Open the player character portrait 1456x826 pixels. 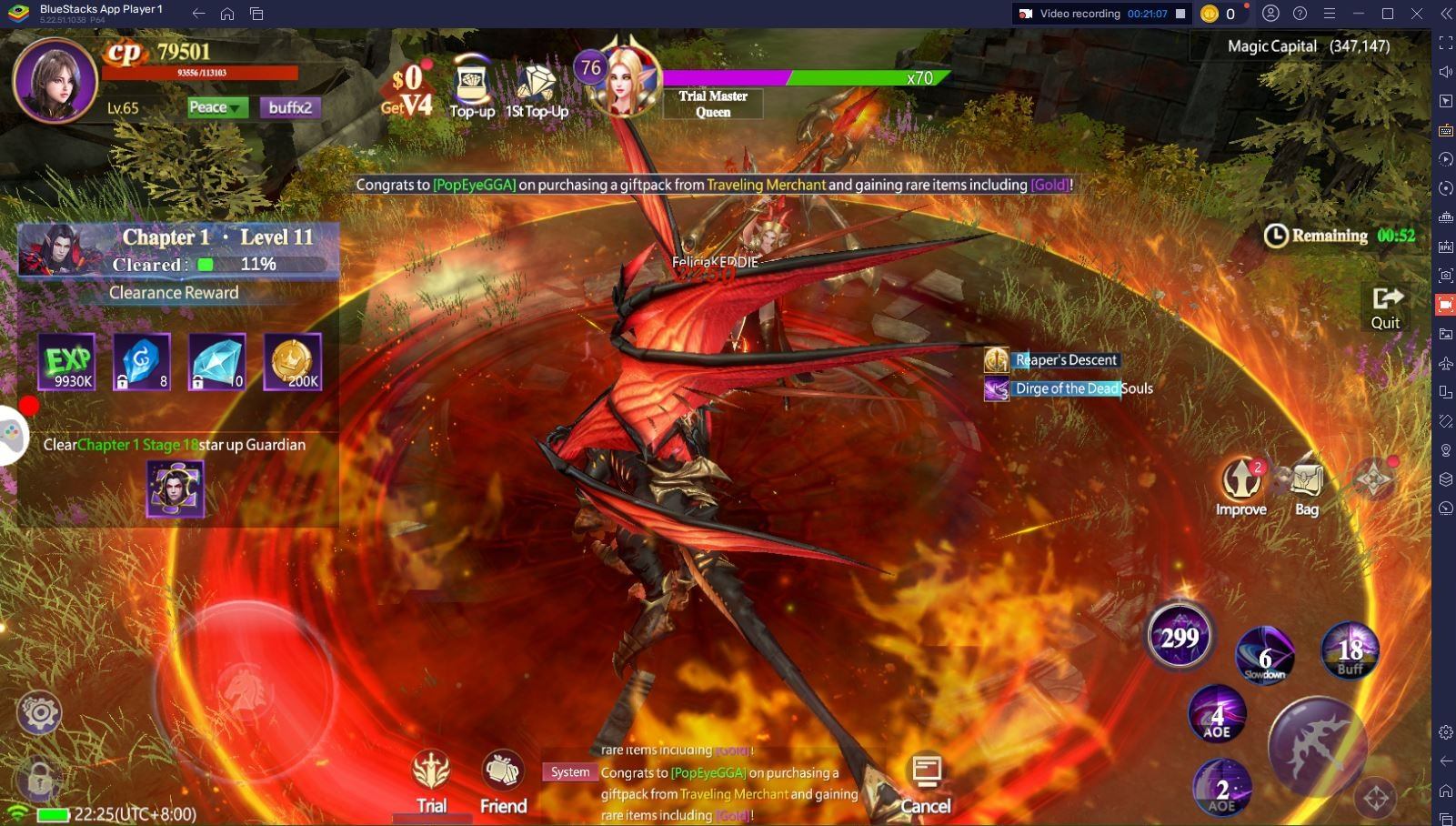point(55,80)
